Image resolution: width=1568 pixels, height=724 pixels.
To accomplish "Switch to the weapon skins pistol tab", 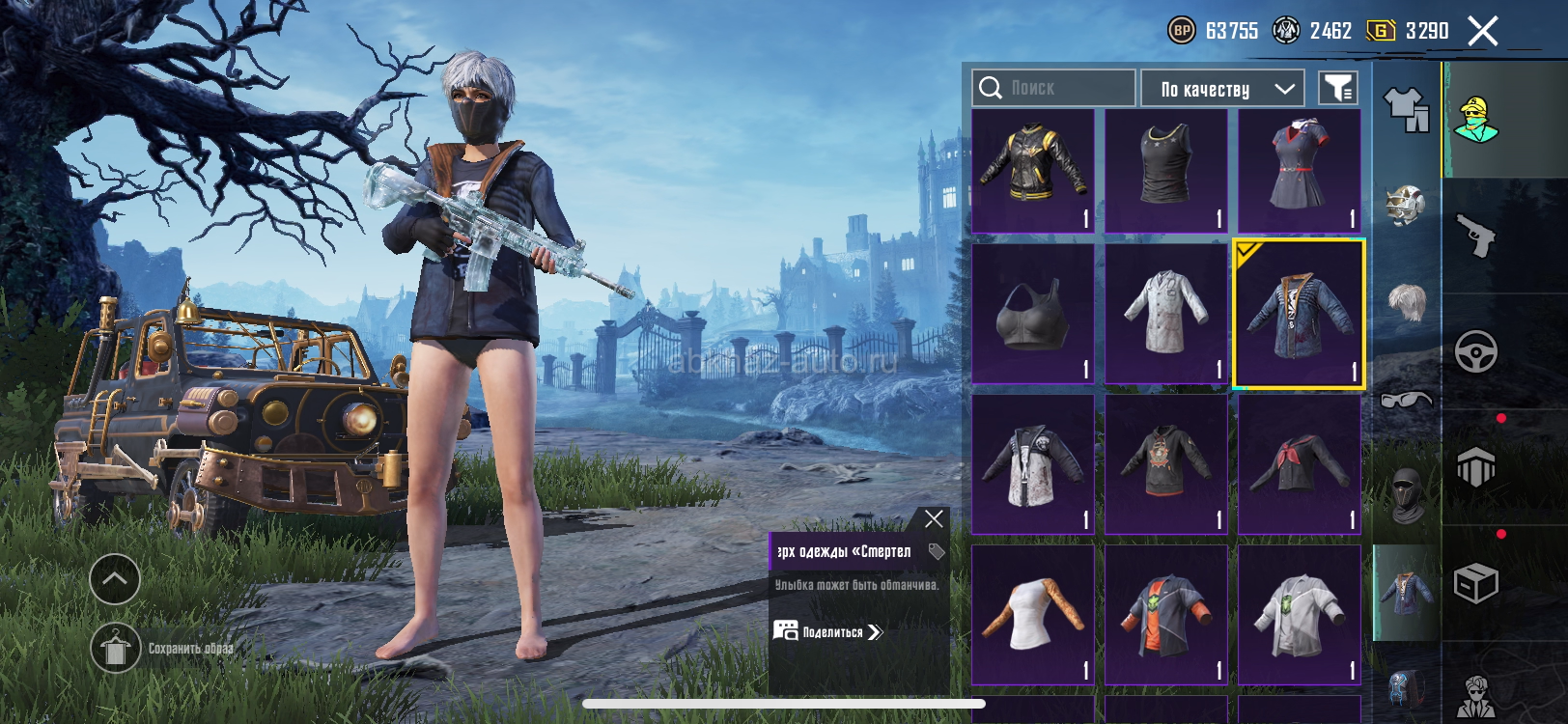I will pos(1476,236).
